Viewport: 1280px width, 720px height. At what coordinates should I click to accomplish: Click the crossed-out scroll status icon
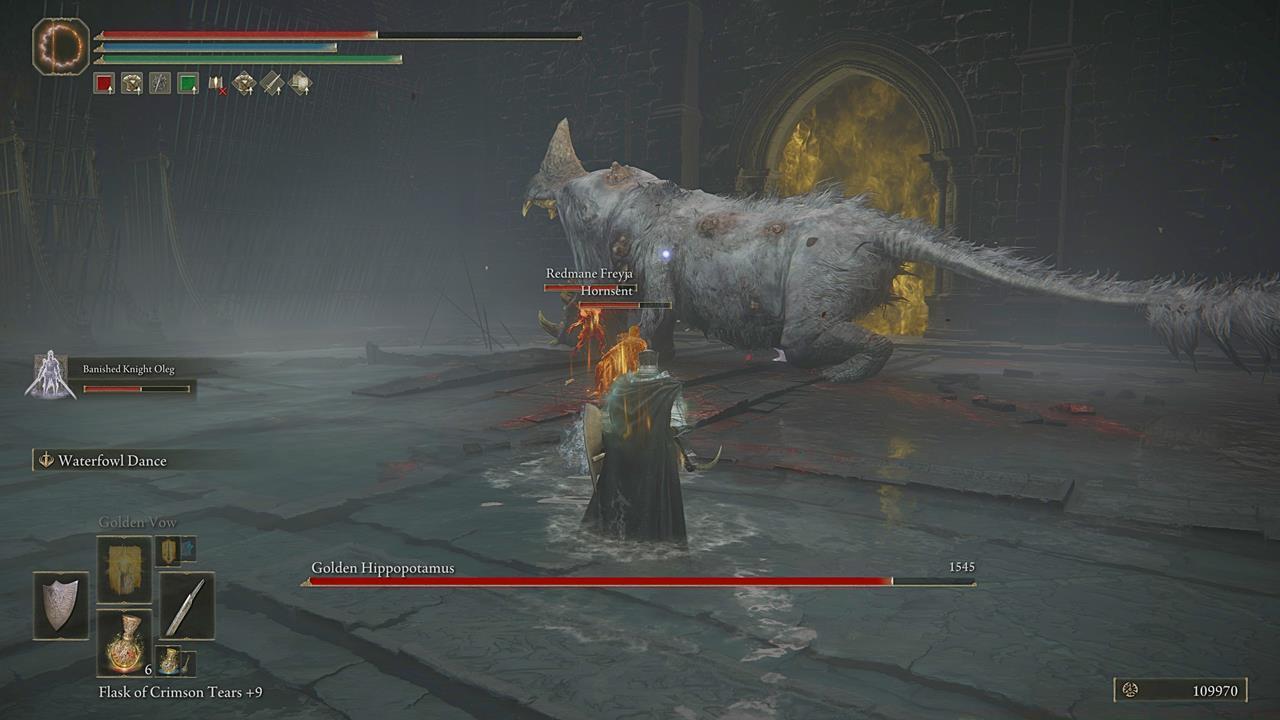point(216,85)
